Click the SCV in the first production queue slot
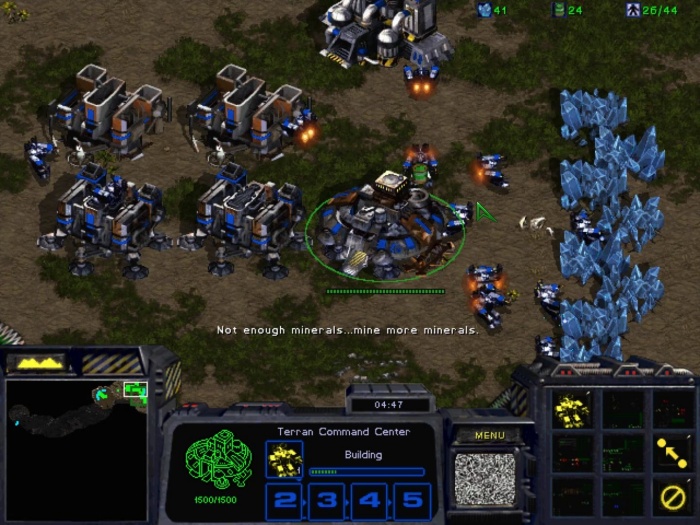Viewport: 700px width, 525px height. pos(283,459)
